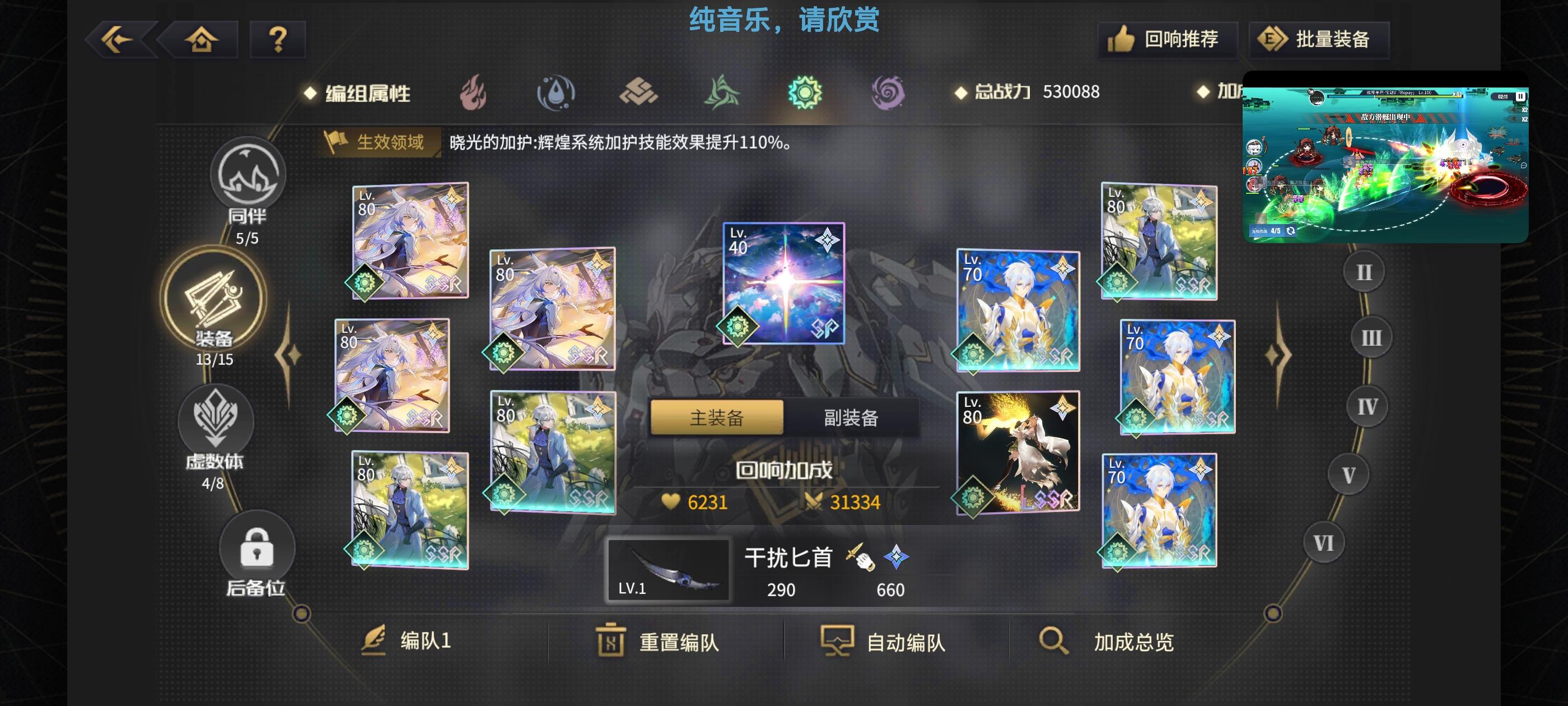Viewport: 1568px width, 706px height.
Task: Select the 主装备 tab
Action: (x=717, y=419)
